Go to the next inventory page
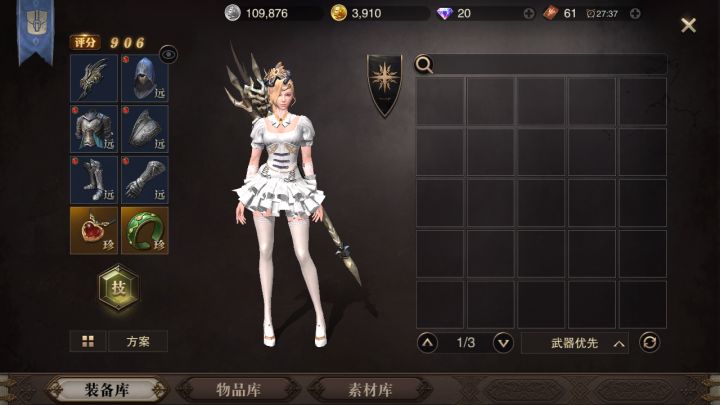The height and width of the screenshot is (405, 720). click(x=503, y=343)
